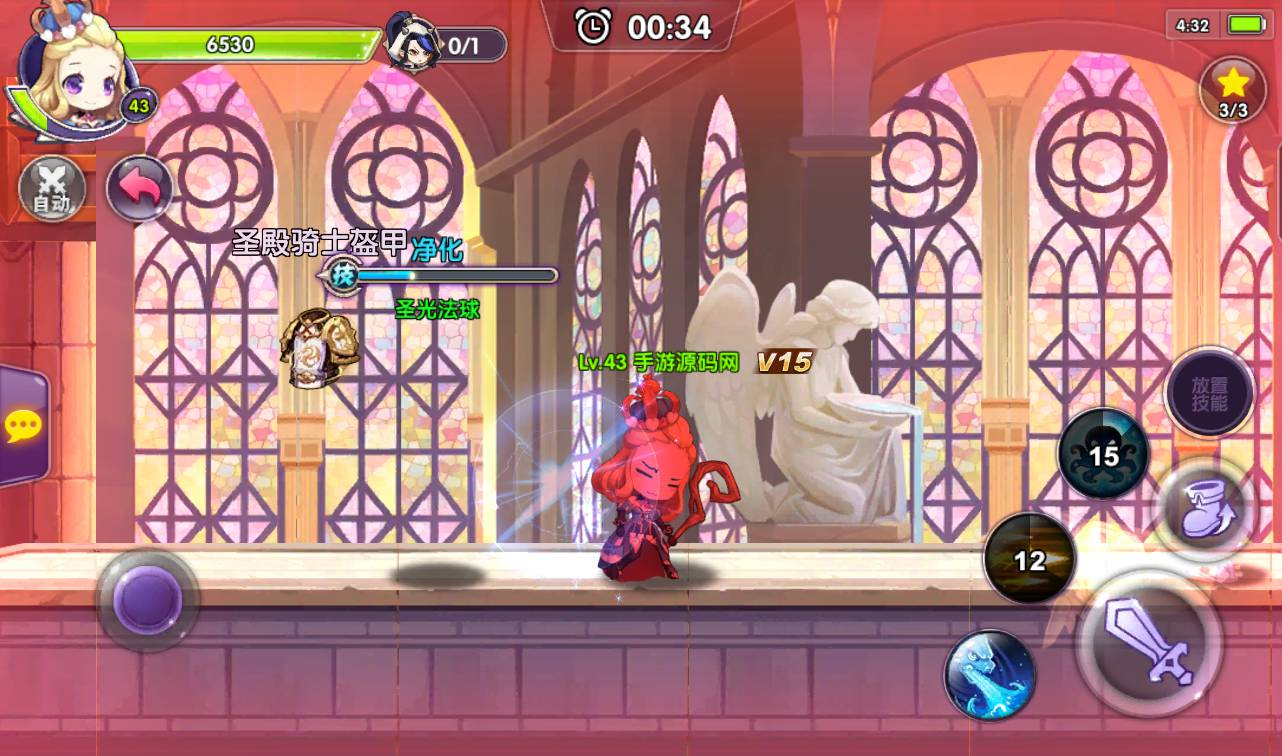
Task: Open the star rating 3/3 objectives
Action: (x=1232, y=90)
